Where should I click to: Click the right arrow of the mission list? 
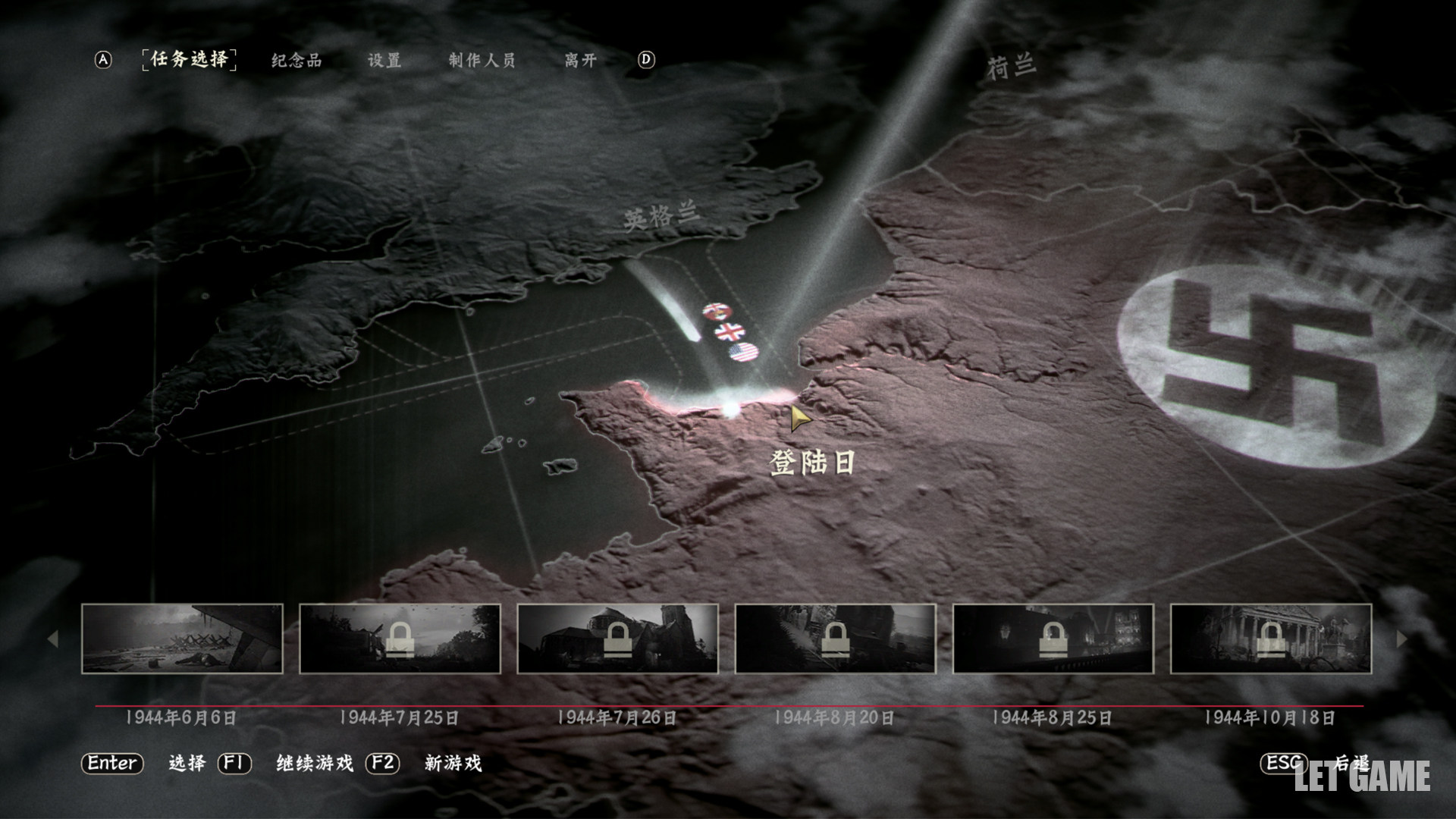click(1401, 639)
